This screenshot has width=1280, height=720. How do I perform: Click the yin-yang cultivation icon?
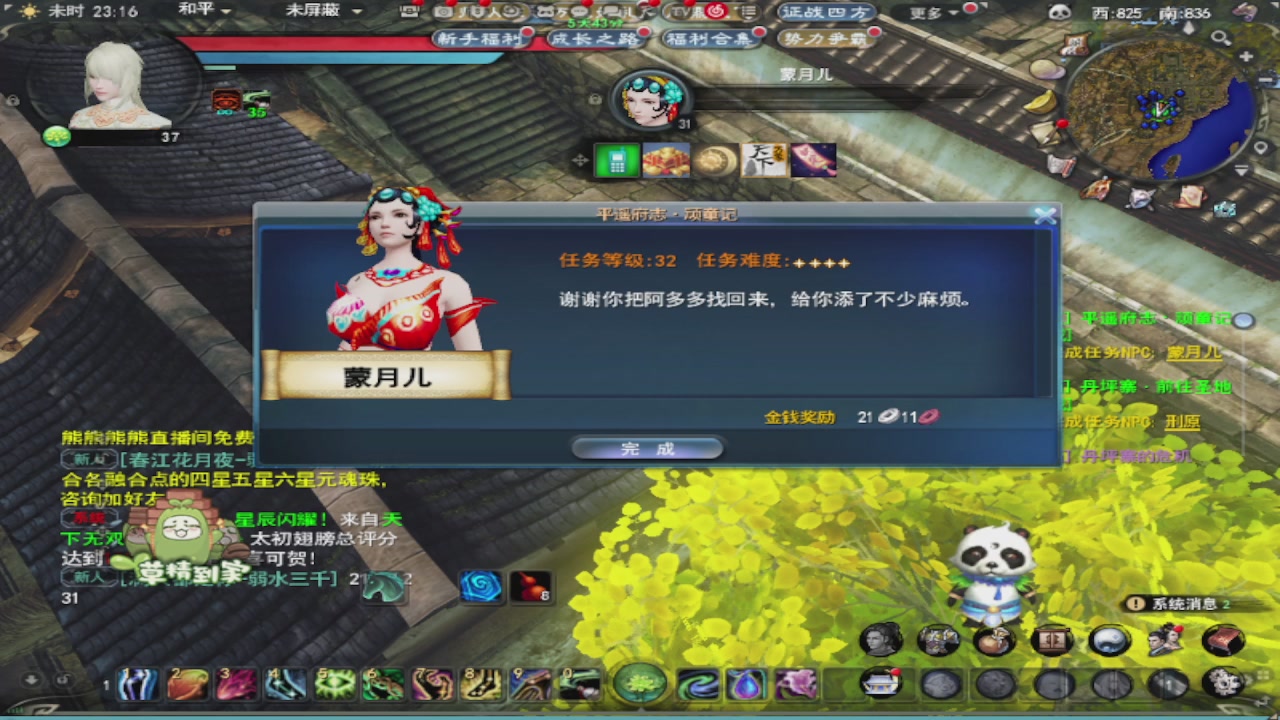coord(1108,640)
